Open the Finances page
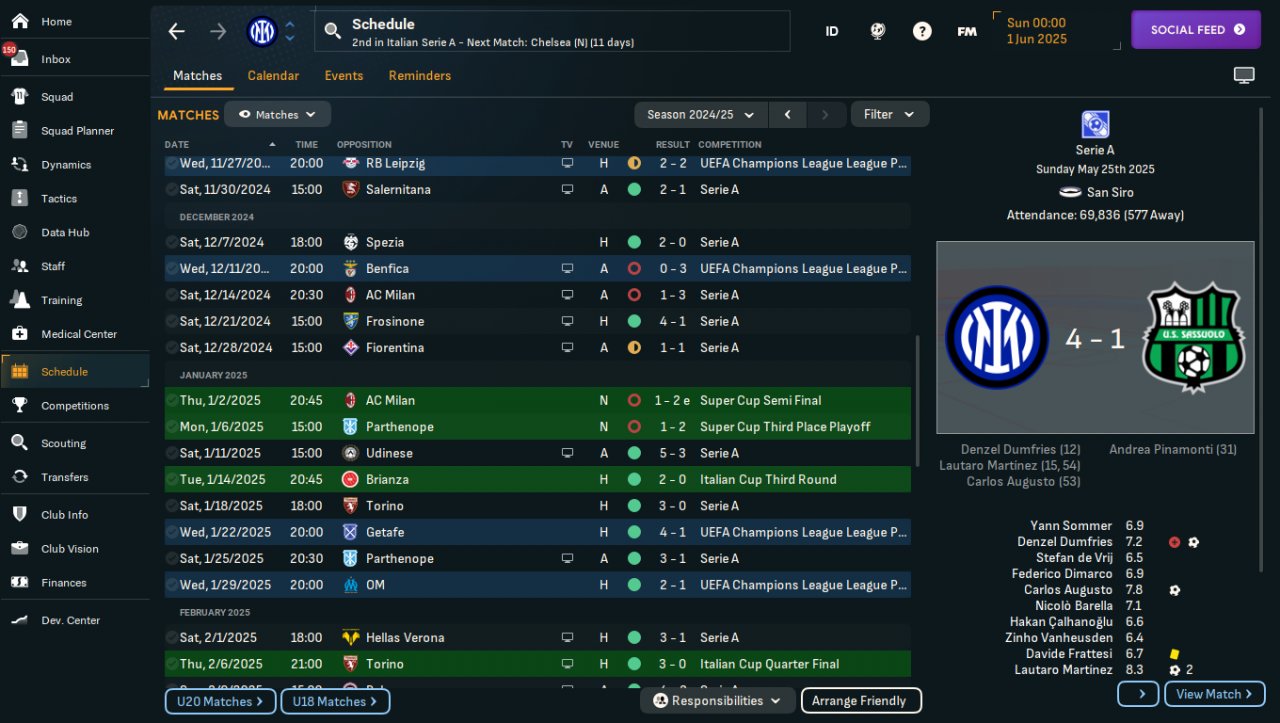 [x=63, y=583]
